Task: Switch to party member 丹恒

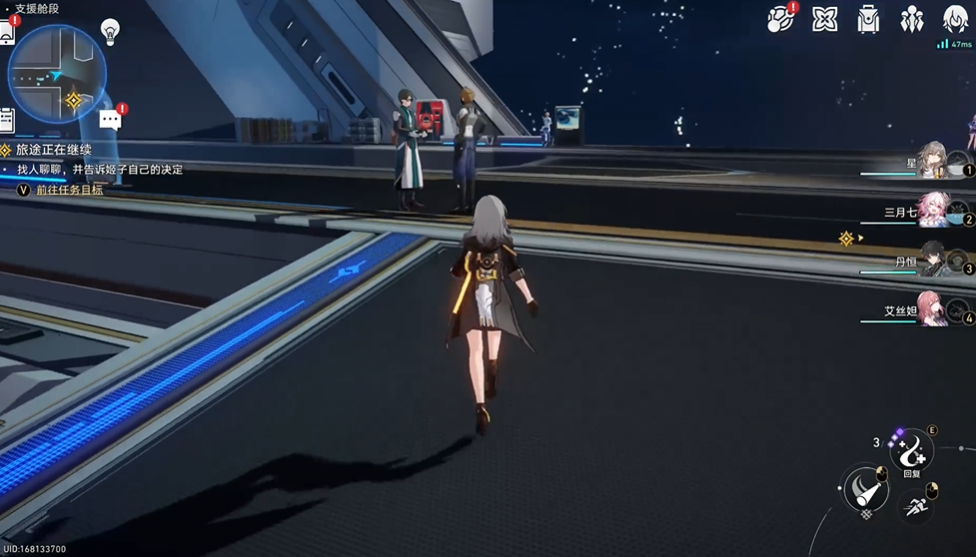Action: click(x=933, y=259)
